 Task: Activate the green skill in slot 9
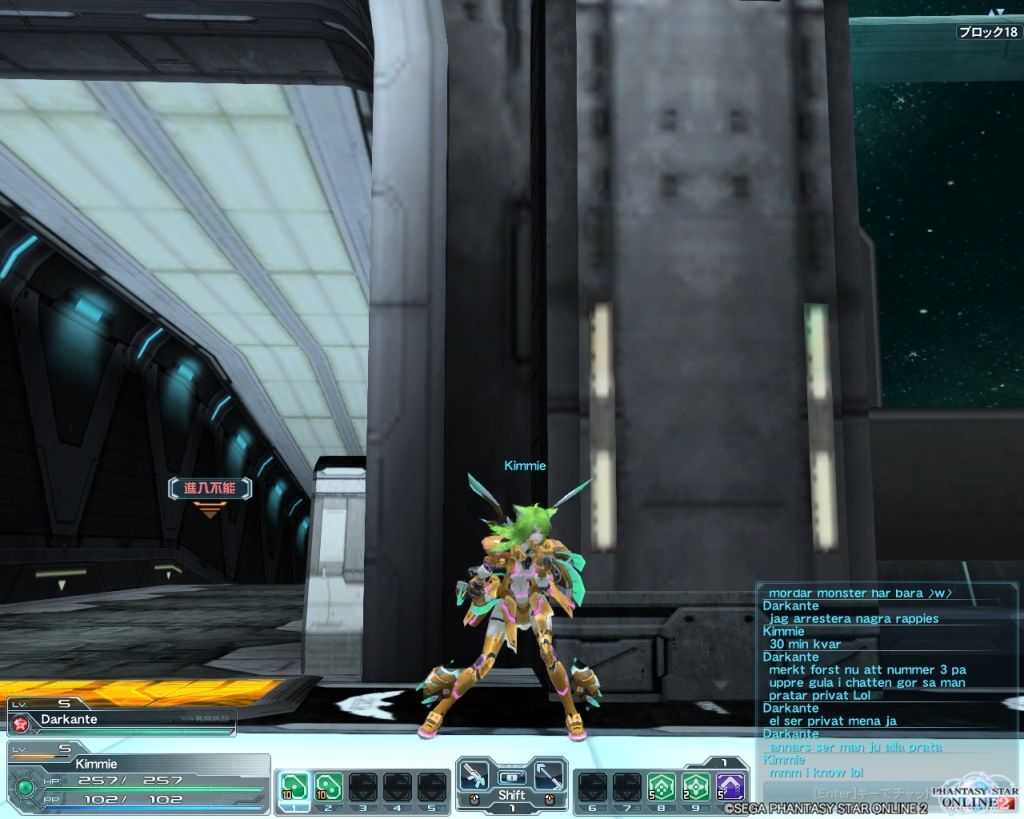point(695,786)
